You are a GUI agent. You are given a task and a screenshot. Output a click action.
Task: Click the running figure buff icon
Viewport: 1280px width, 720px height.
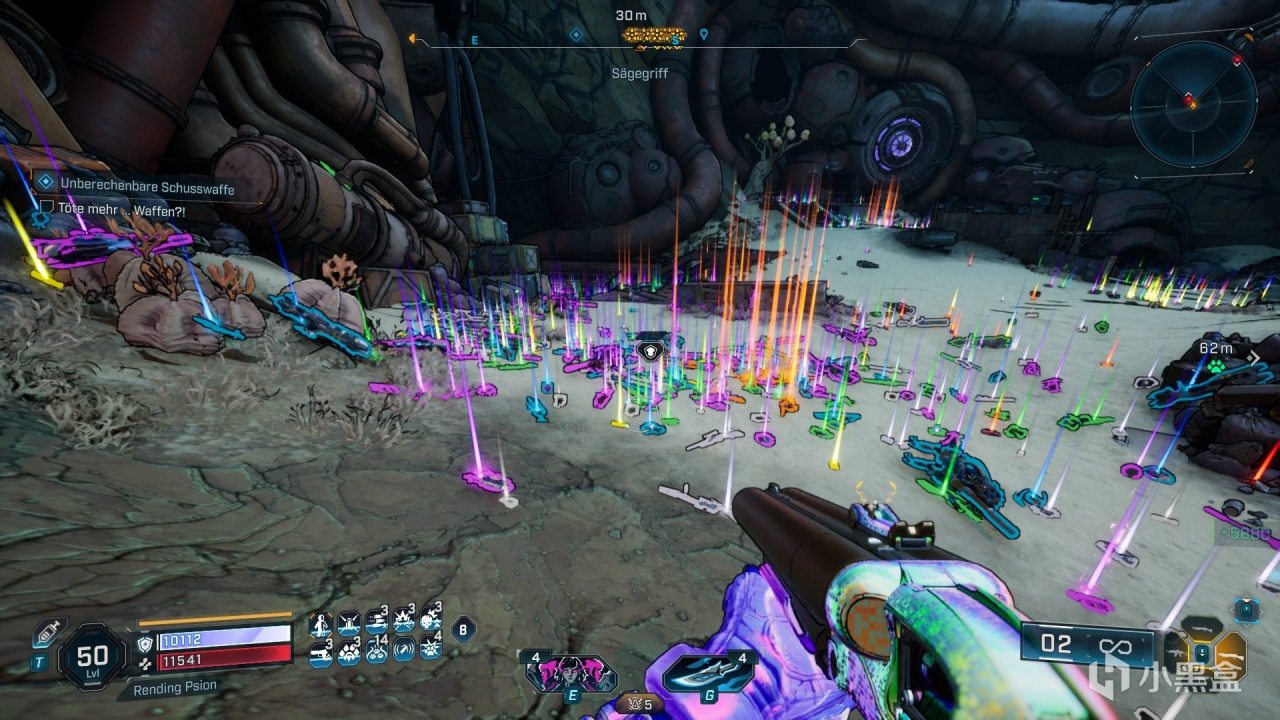click(x=321, y=625)
